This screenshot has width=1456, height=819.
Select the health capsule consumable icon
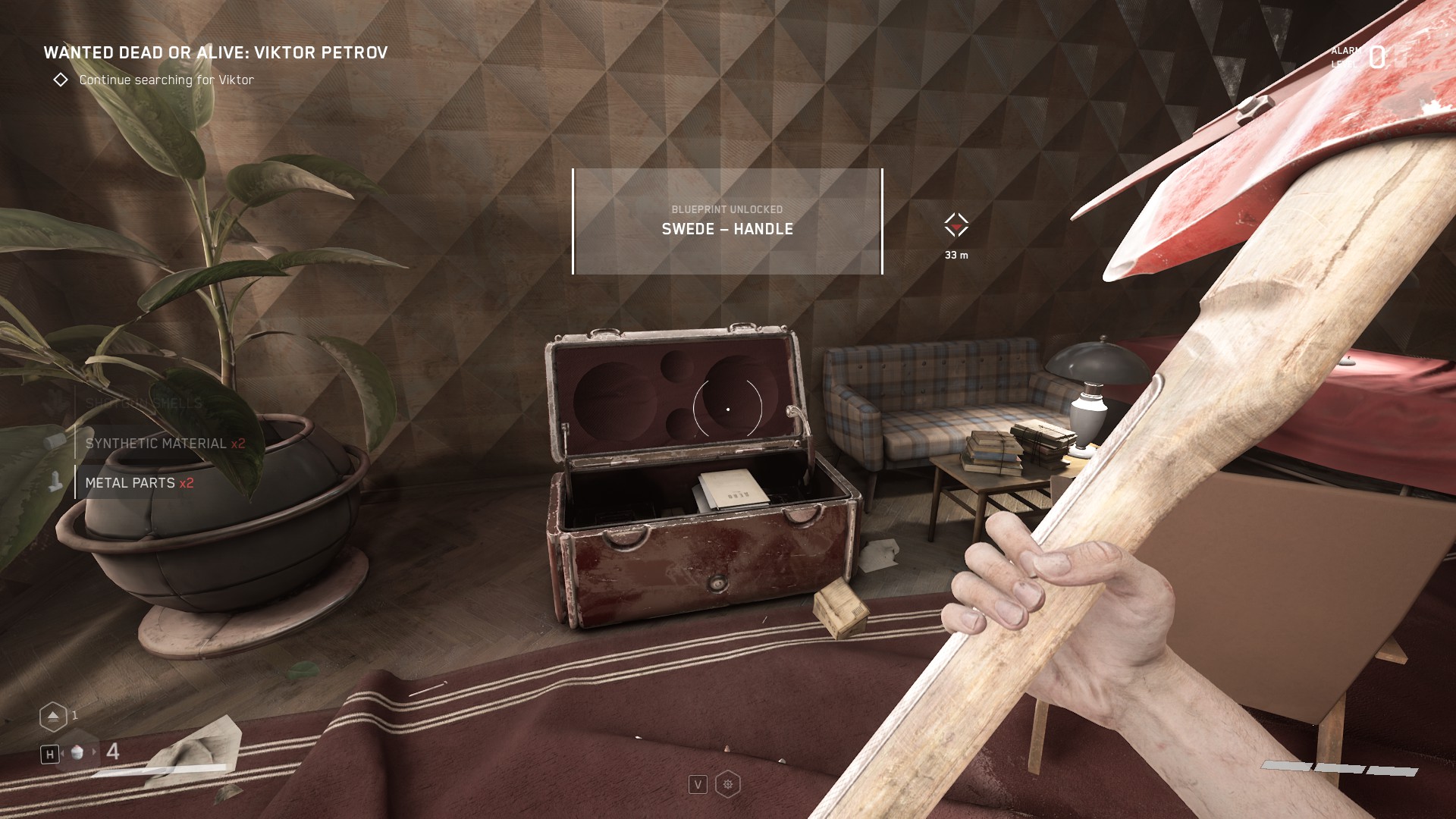click(77, 752)
